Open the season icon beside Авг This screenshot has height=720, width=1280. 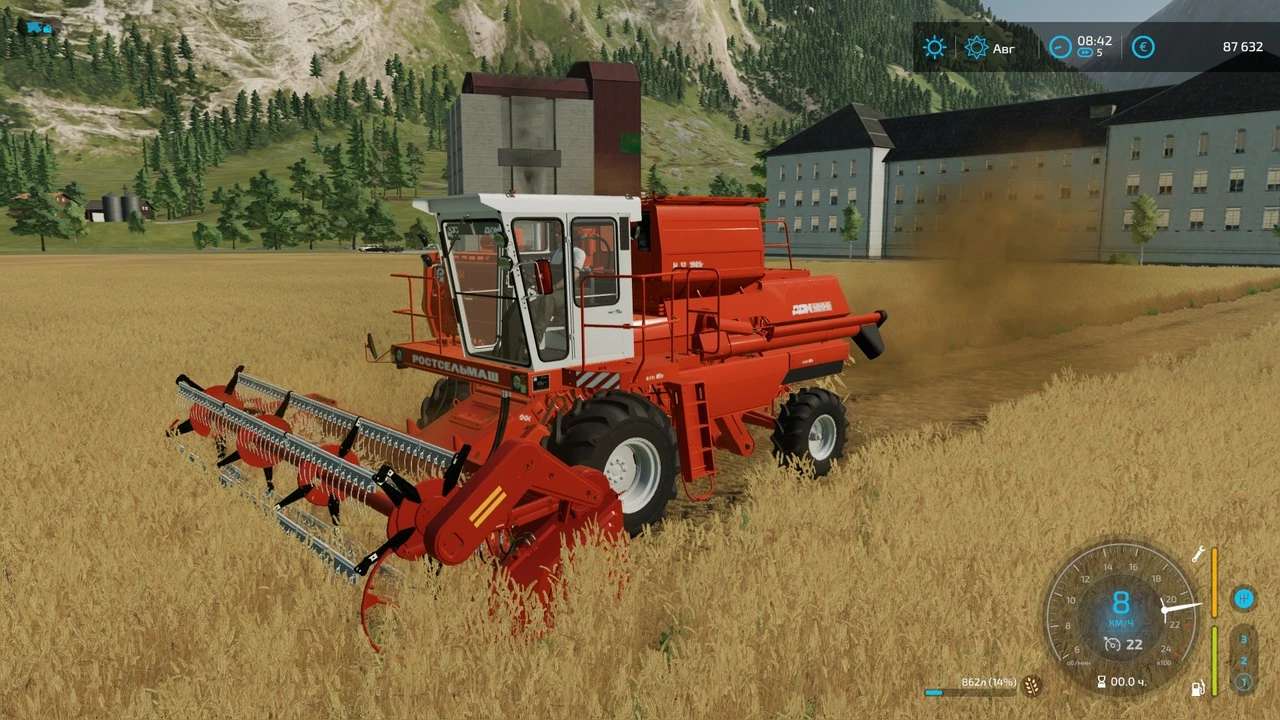pyautogui.click(x=976, y=47)
